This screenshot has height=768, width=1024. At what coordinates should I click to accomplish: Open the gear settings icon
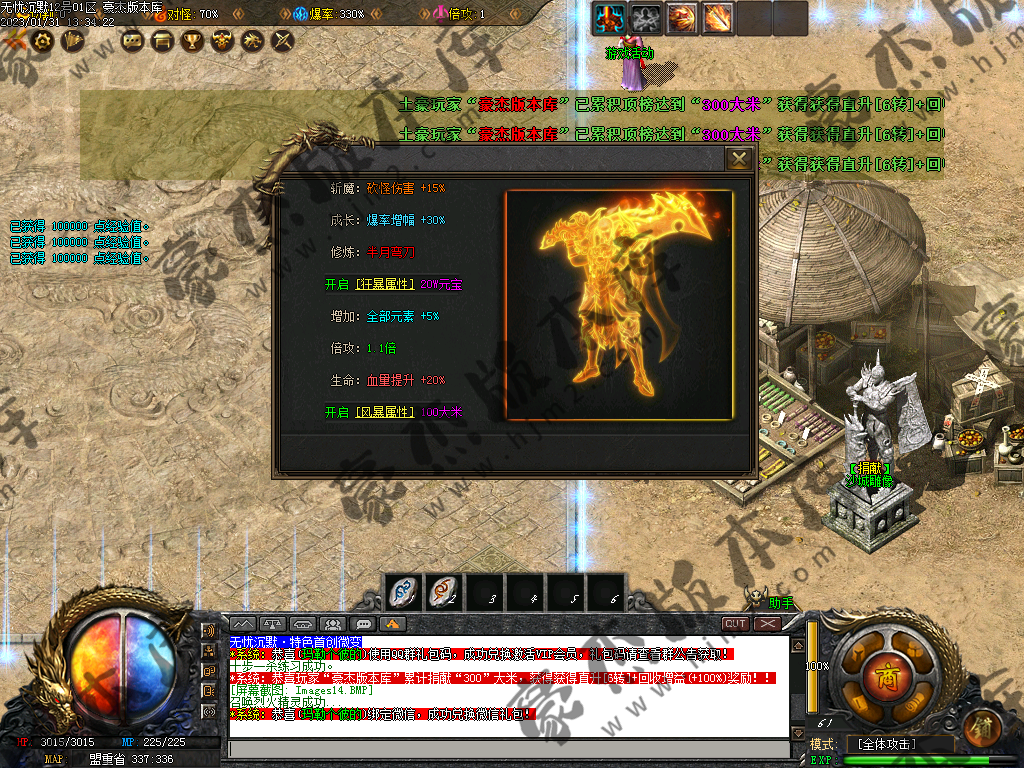point(42,40)
